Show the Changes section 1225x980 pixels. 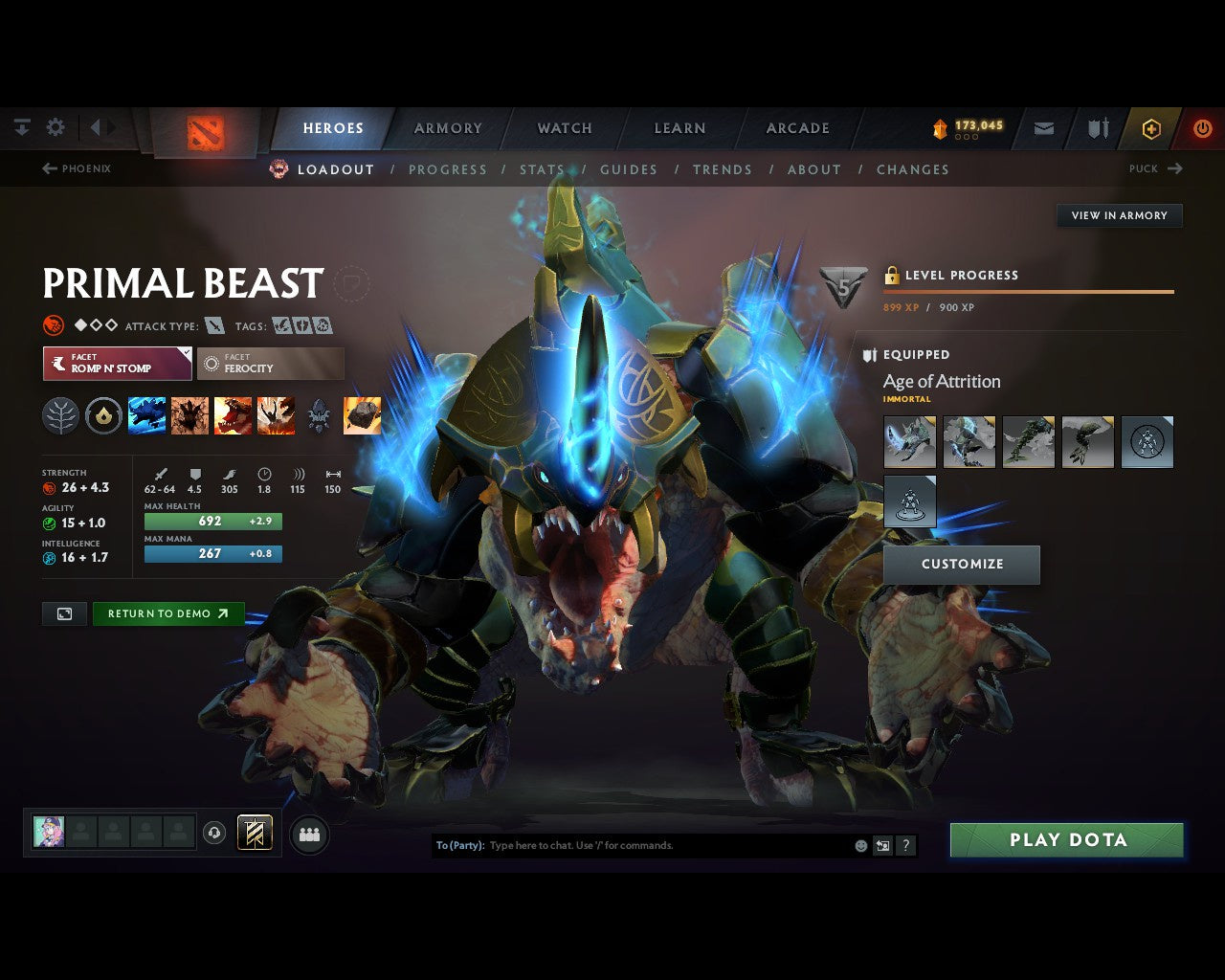pyautogui.click(x=912, y=169)
